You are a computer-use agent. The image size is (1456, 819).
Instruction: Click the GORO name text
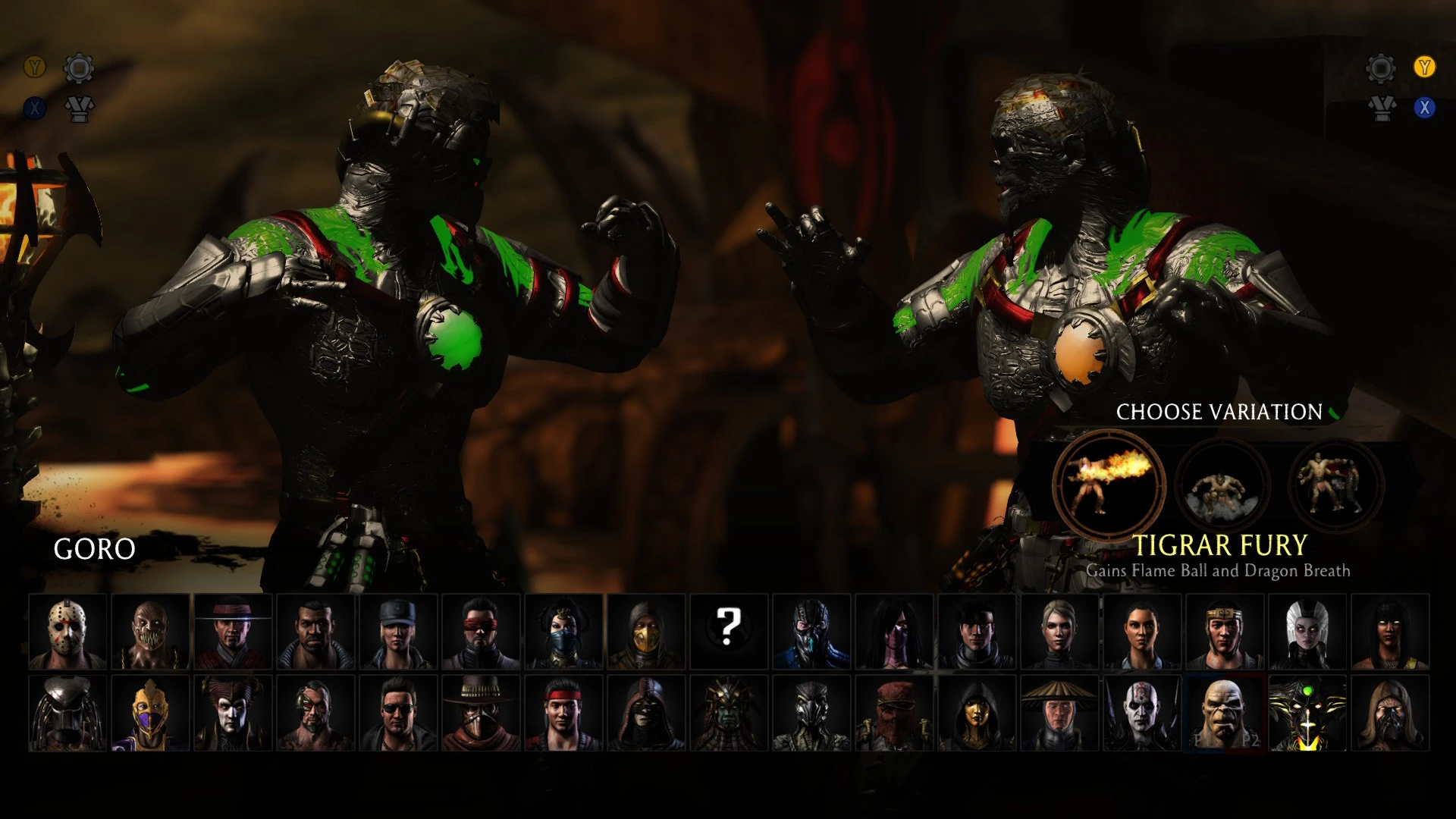tap(94, 551)
